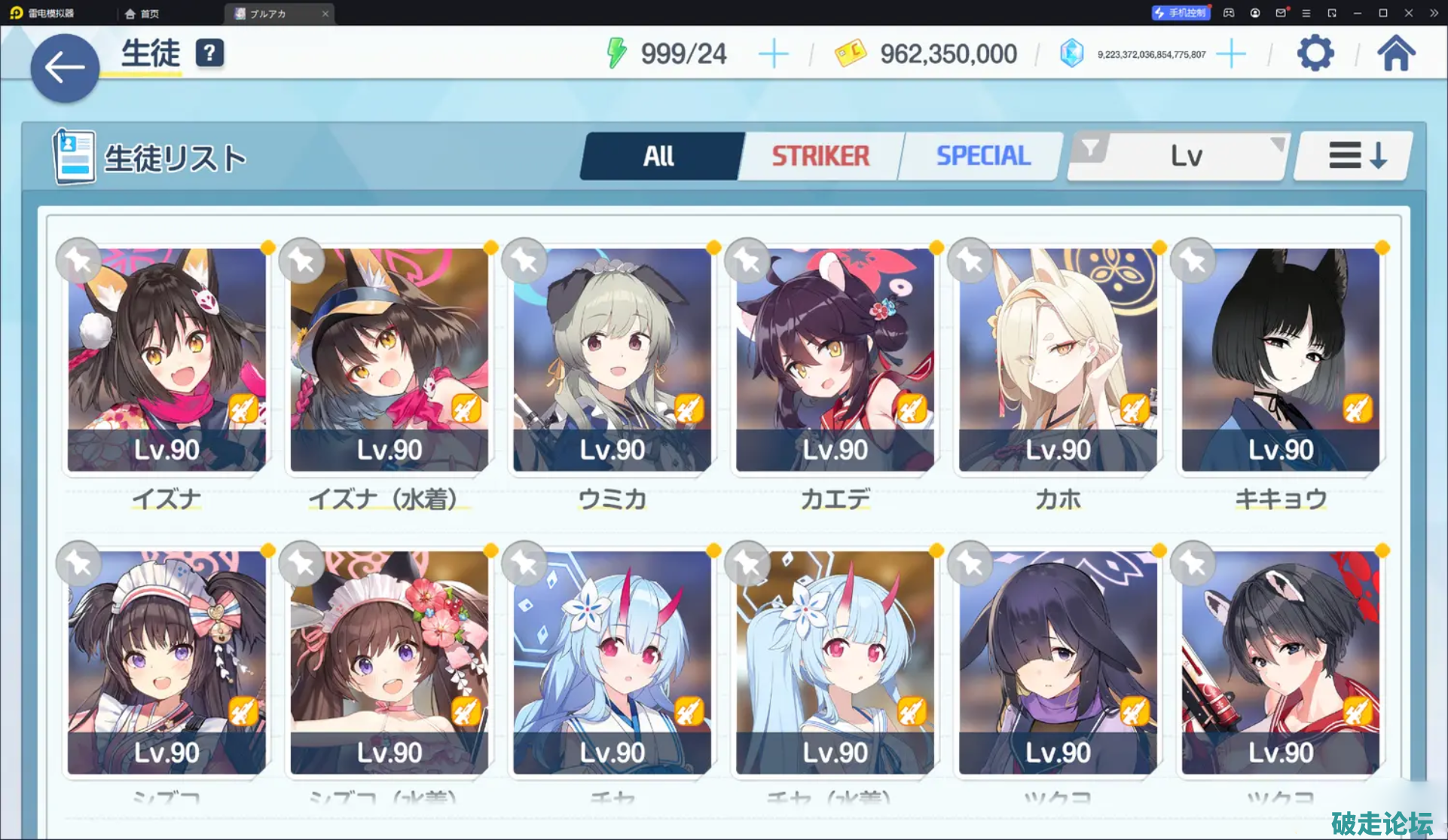Image resolution: width=1448 pixels, height=840 pixels.
Task: View the キキョウ student card
Action: coord(1281,360)
